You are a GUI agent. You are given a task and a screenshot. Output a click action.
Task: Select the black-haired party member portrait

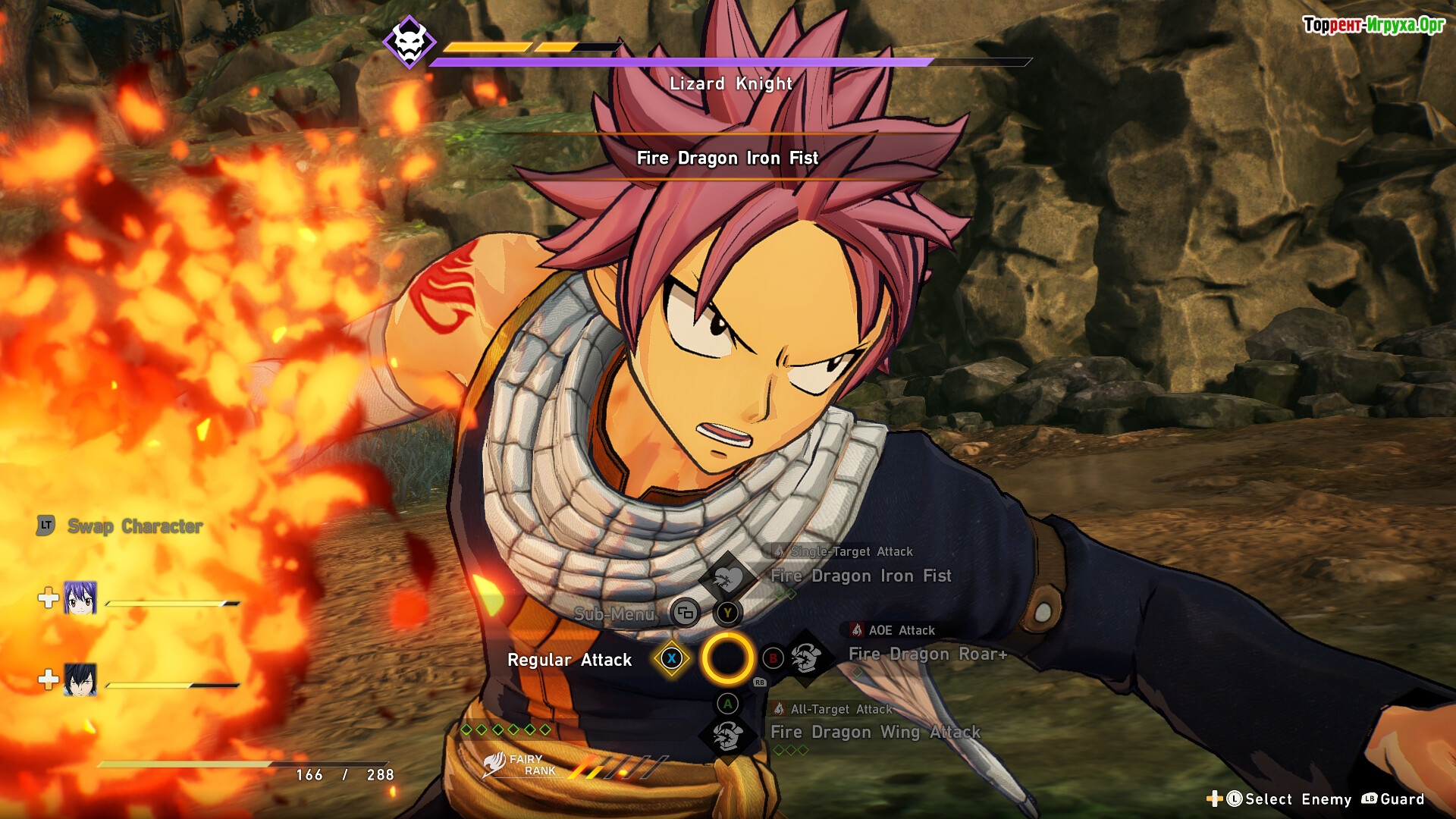(x=80, y=679)
